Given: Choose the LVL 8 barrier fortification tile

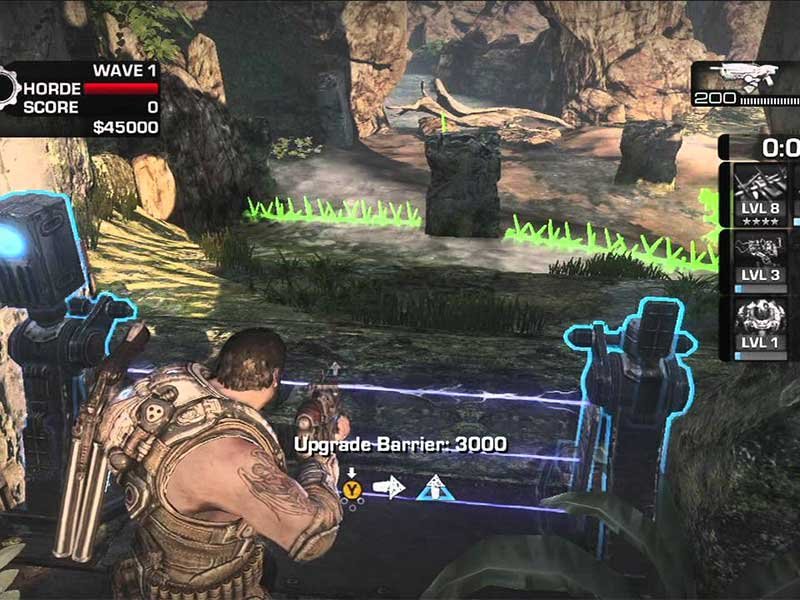Looking at the screenshot, I should [x=759, y=195].
